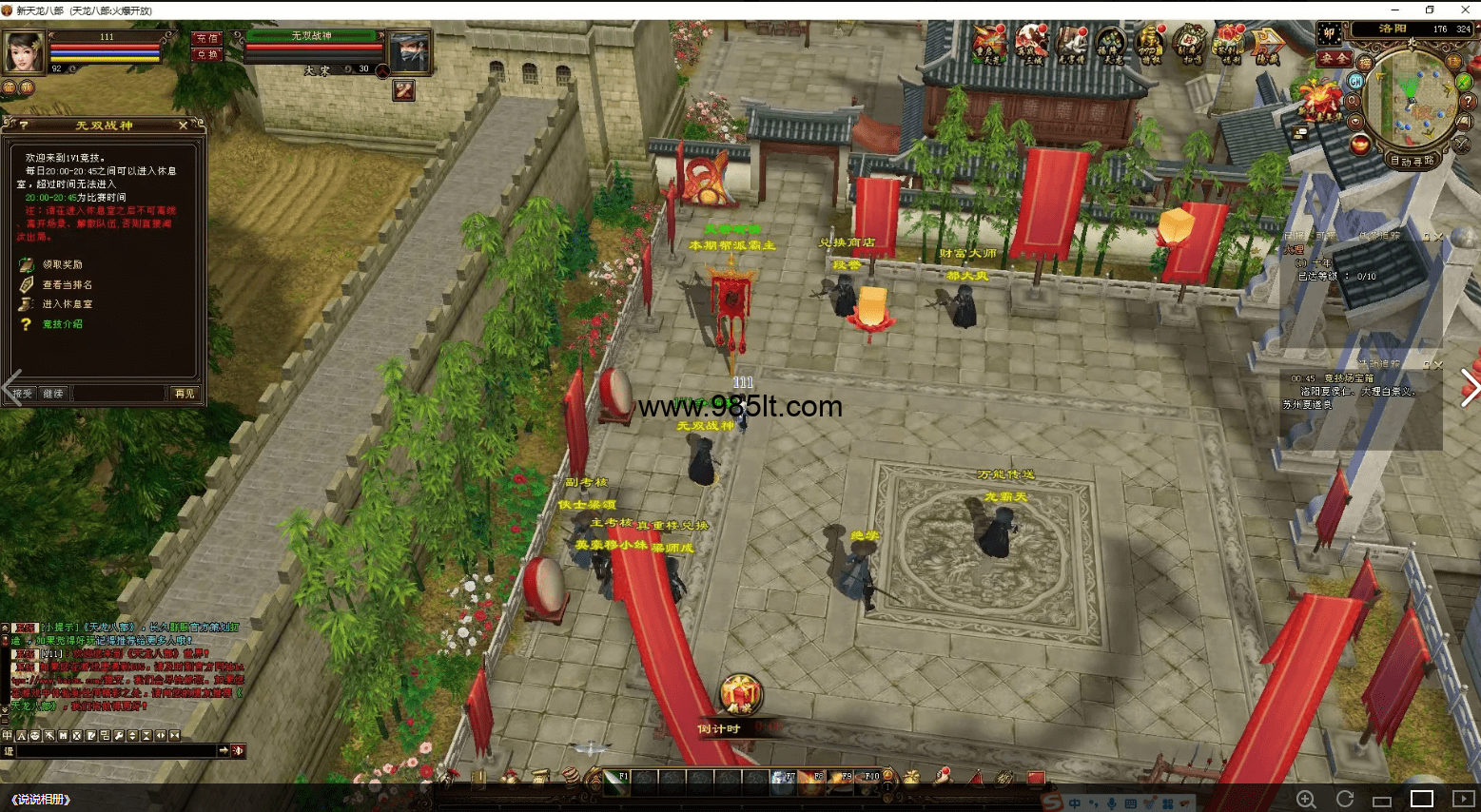The height and width of the screenshot is (812, 1481).
Task: Click the 继续 continue button
Action: point(53,394)
